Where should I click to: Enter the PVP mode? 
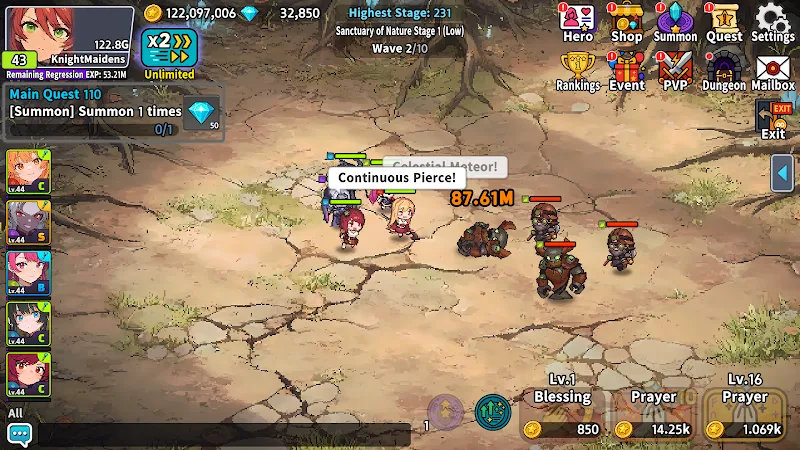coord(675,71)
